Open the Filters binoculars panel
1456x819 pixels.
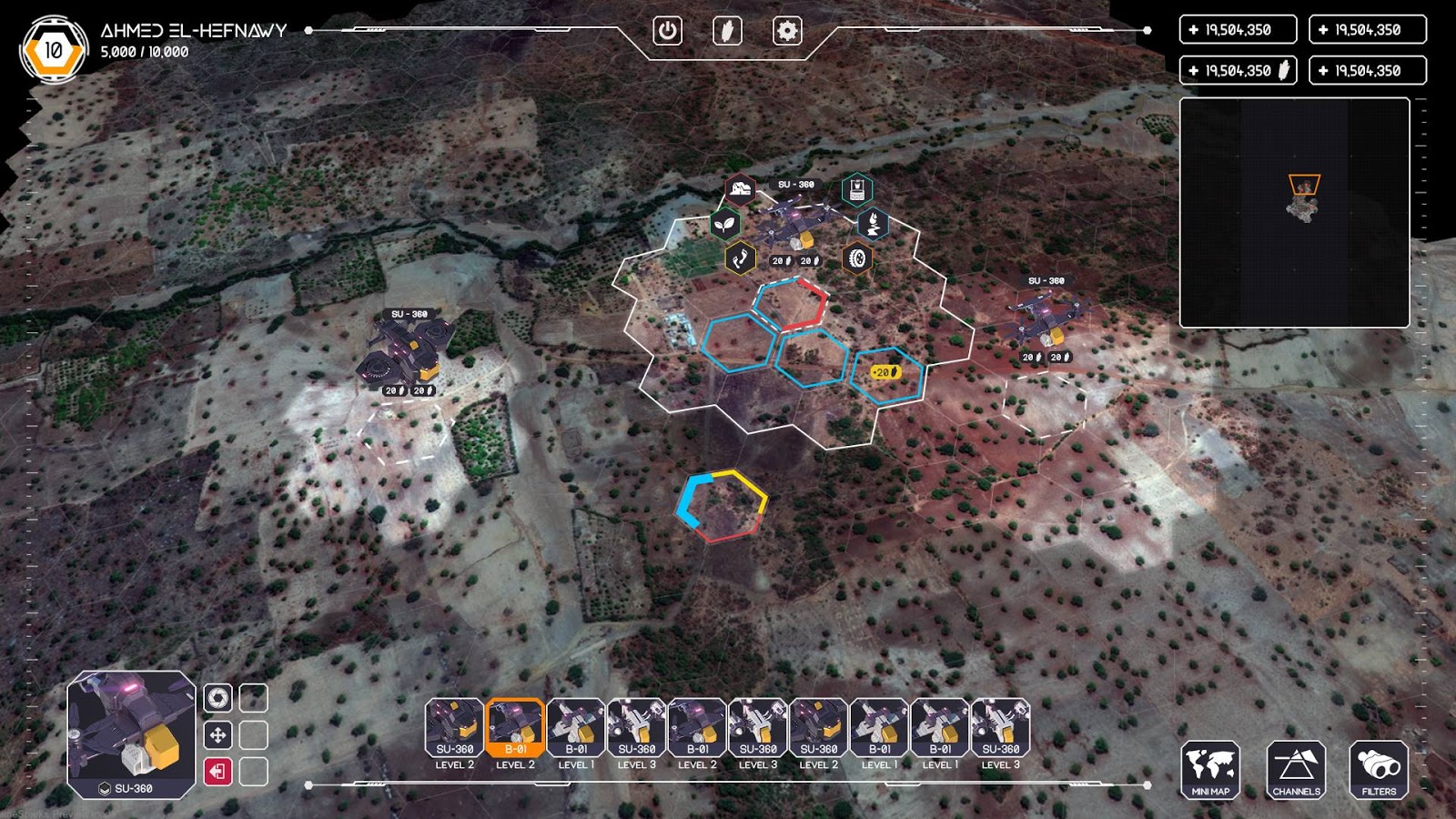[x=1379, y=770]
